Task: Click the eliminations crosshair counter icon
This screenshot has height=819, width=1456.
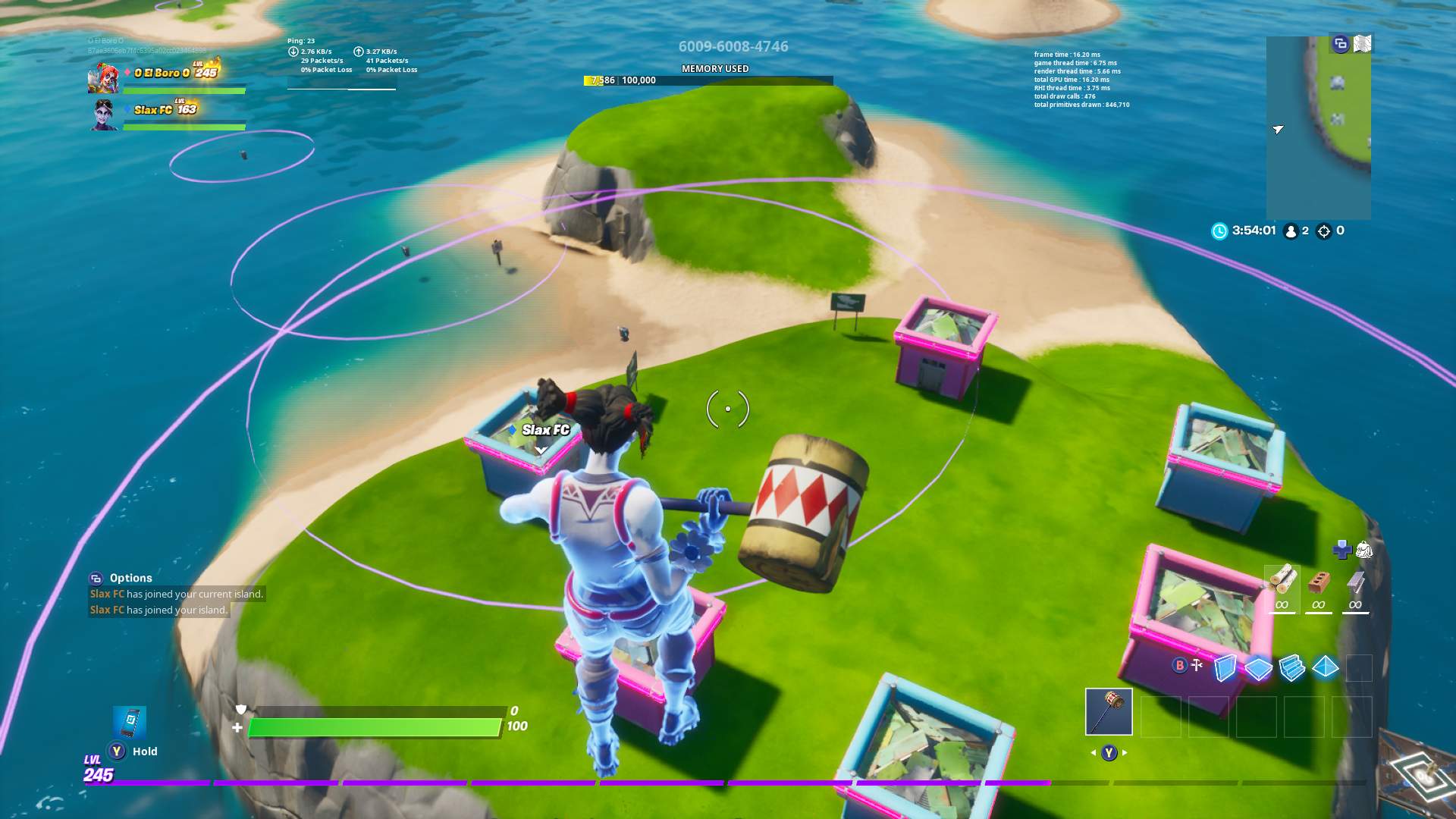Action: [1324, 231]
